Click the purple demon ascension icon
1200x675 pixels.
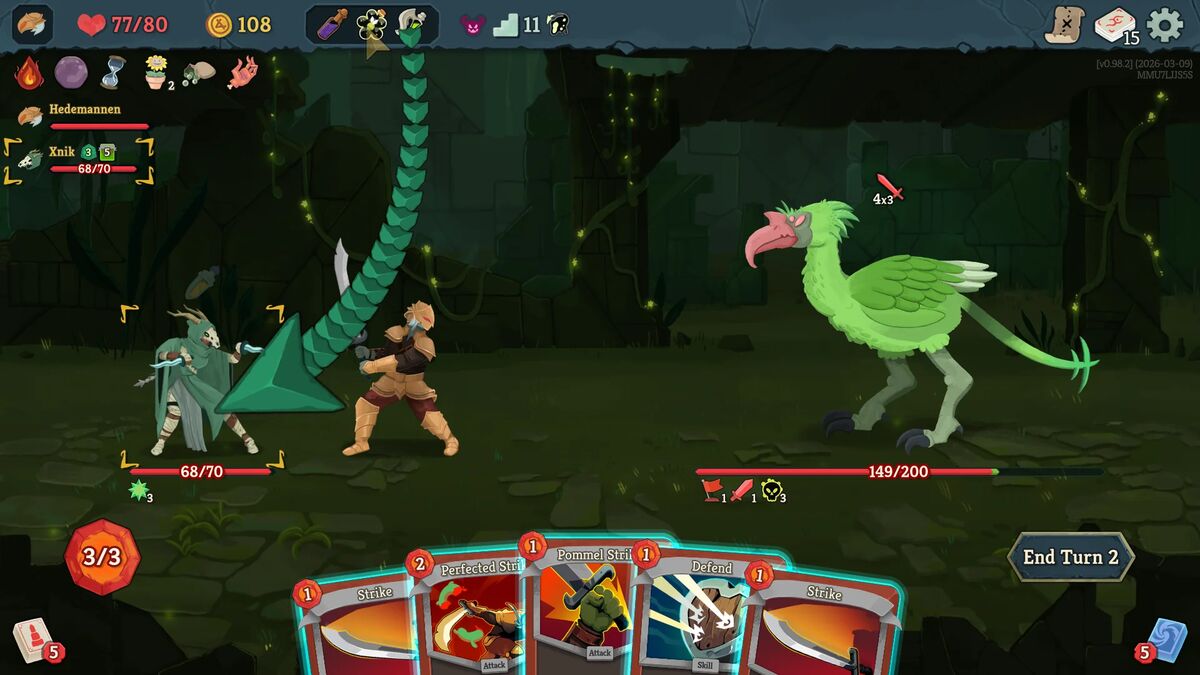point(471,25)
